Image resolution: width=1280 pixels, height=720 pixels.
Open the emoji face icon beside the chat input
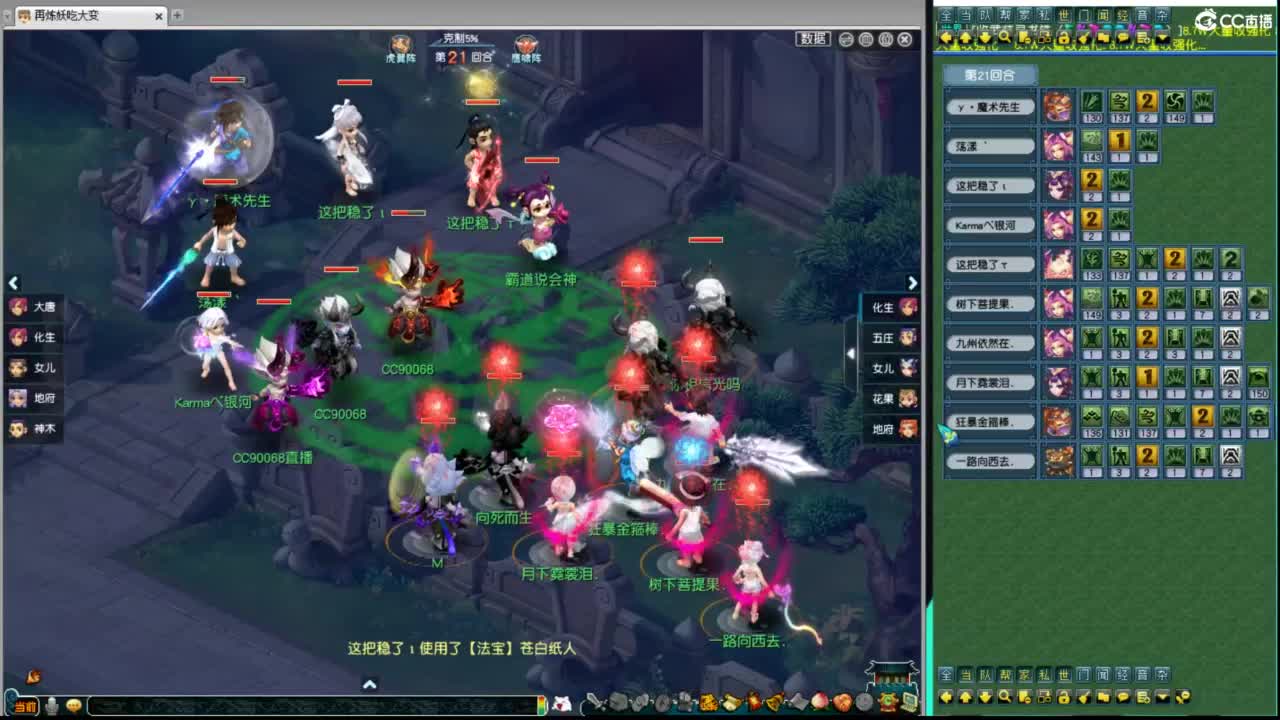[x=74, y=706]
